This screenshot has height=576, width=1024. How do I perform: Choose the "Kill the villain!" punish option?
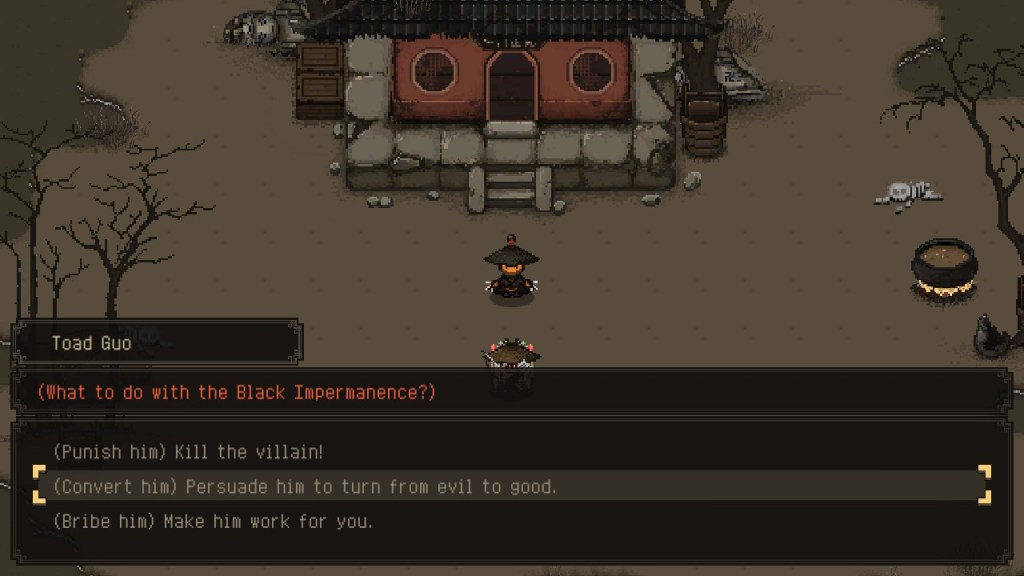(189, 452)
